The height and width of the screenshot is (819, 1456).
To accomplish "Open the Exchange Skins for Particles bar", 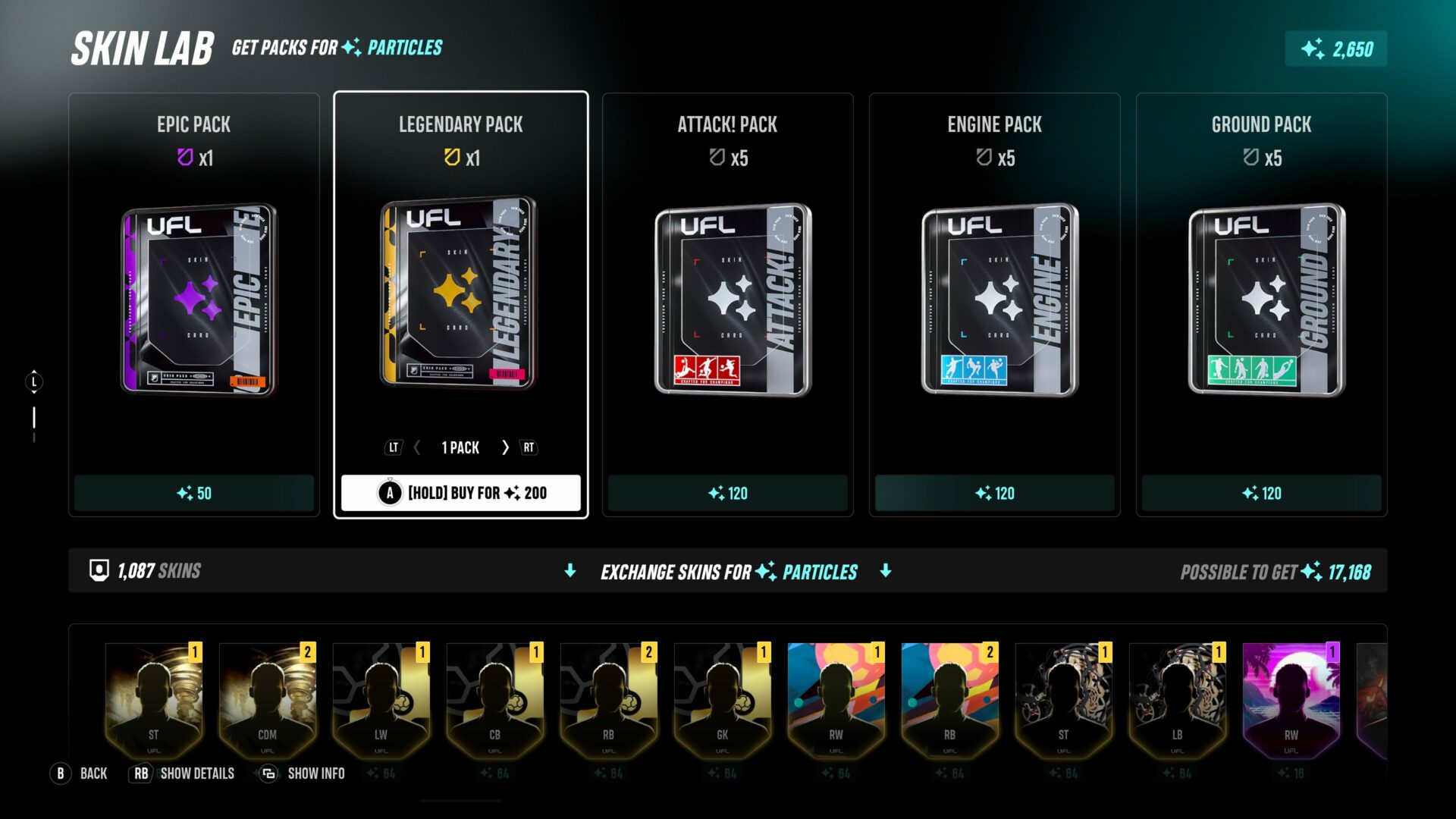I will coord(728,571).
